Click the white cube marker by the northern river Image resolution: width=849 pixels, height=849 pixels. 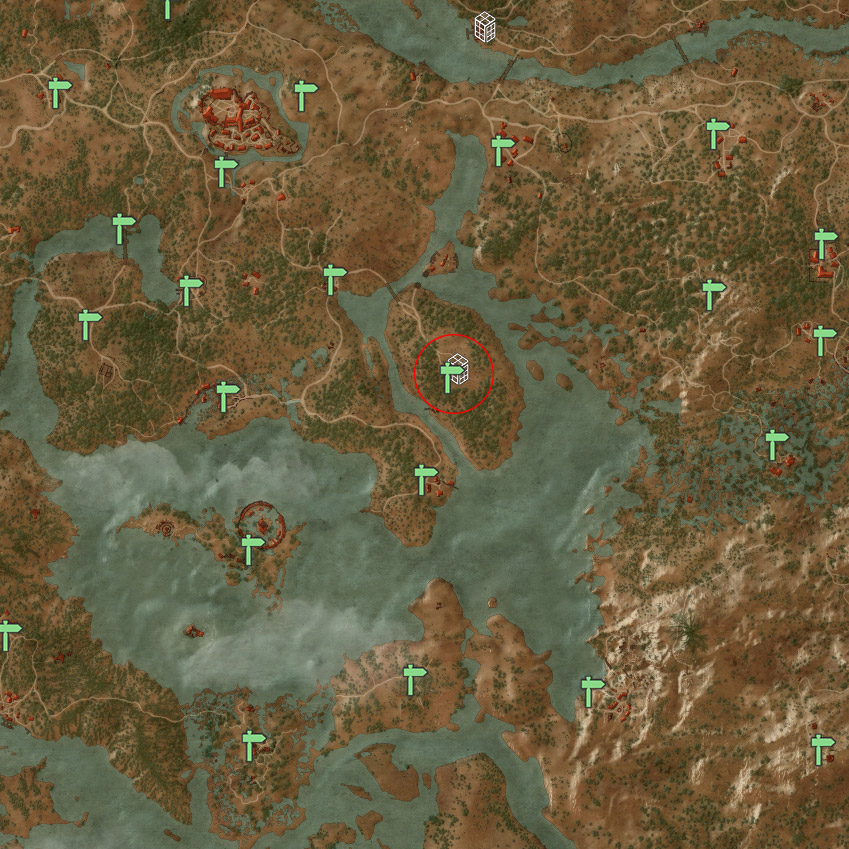(x=486, y=27)
